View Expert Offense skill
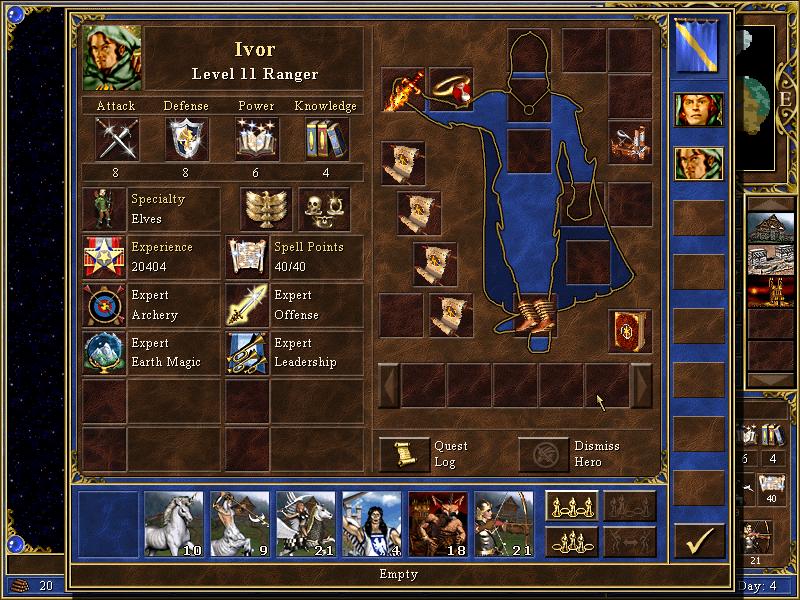Image resolution: width=800 pixels, height=600 pixels. pyautogui.click(x=247, y=306)
